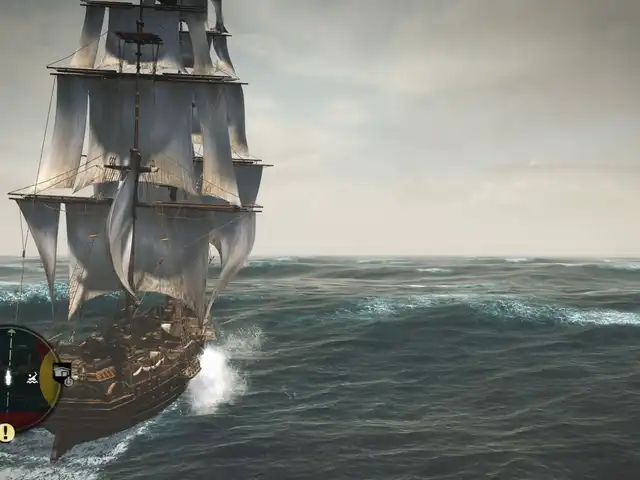Click the white ship marker on the minimap
The height and width of the screenshot is (480, 640).
[8, 378]
